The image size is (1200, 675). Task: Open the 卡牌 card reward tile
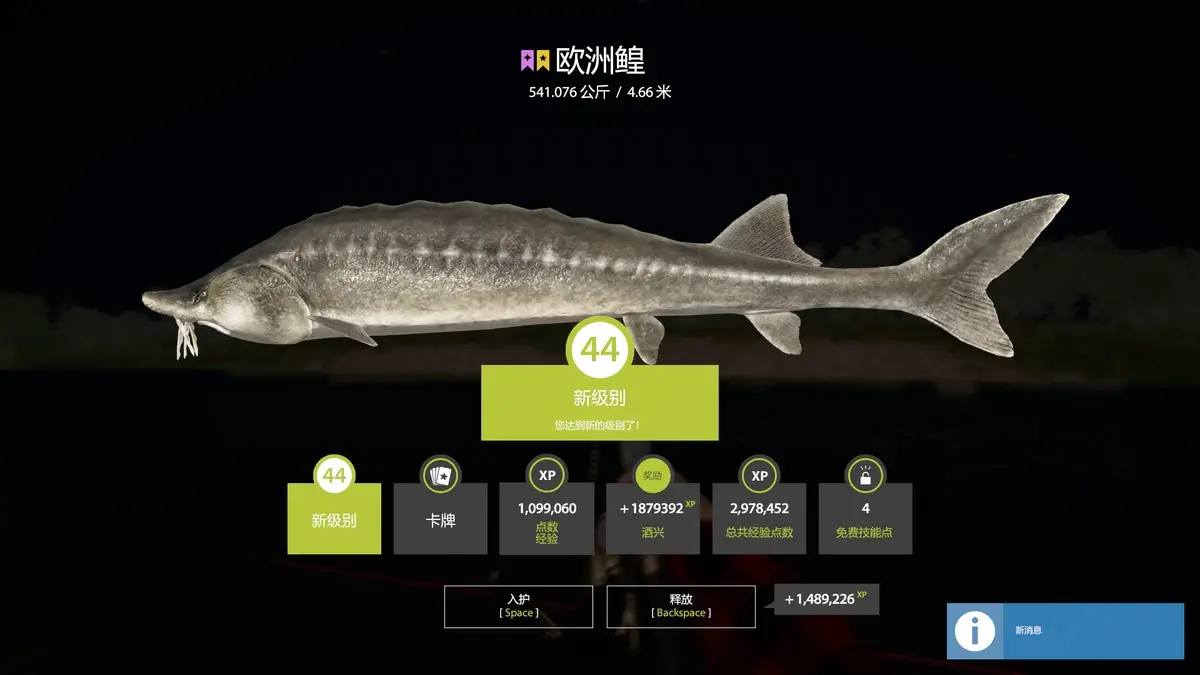pos(440,518)
